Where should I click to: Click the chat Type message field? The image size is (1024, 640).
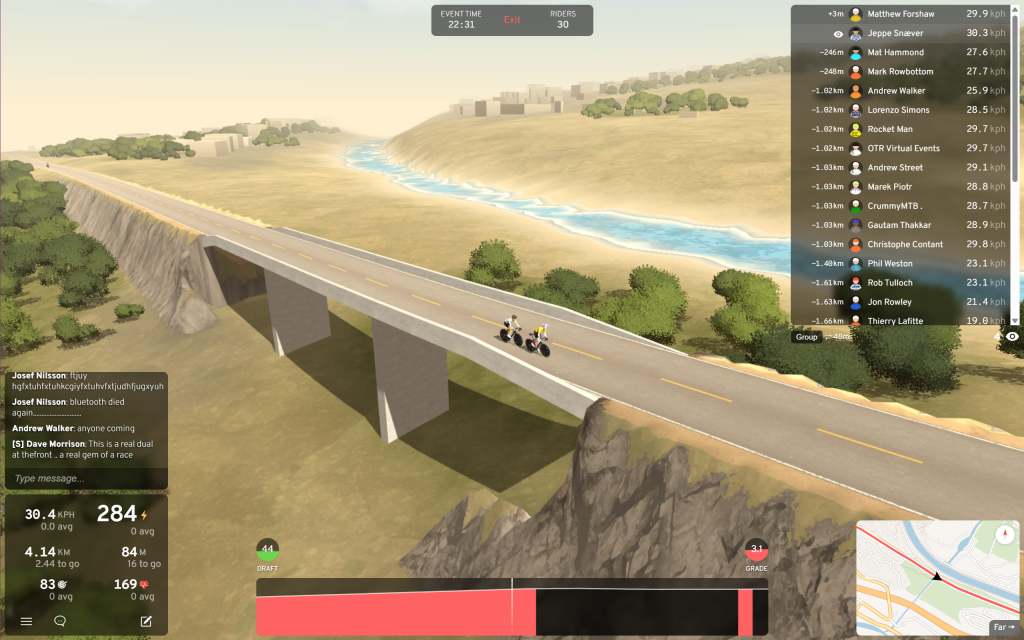[x=86, y=479]
